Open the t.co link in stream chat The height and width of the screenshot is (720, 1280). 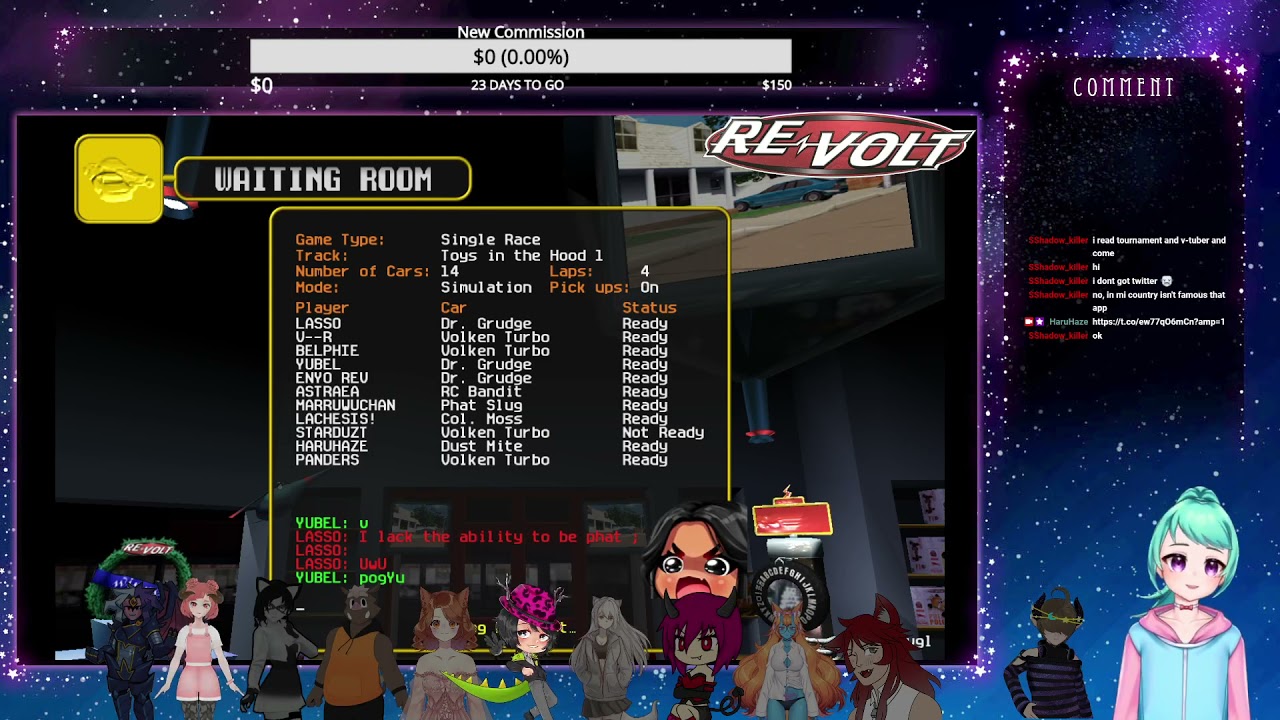pos(1158,322)
